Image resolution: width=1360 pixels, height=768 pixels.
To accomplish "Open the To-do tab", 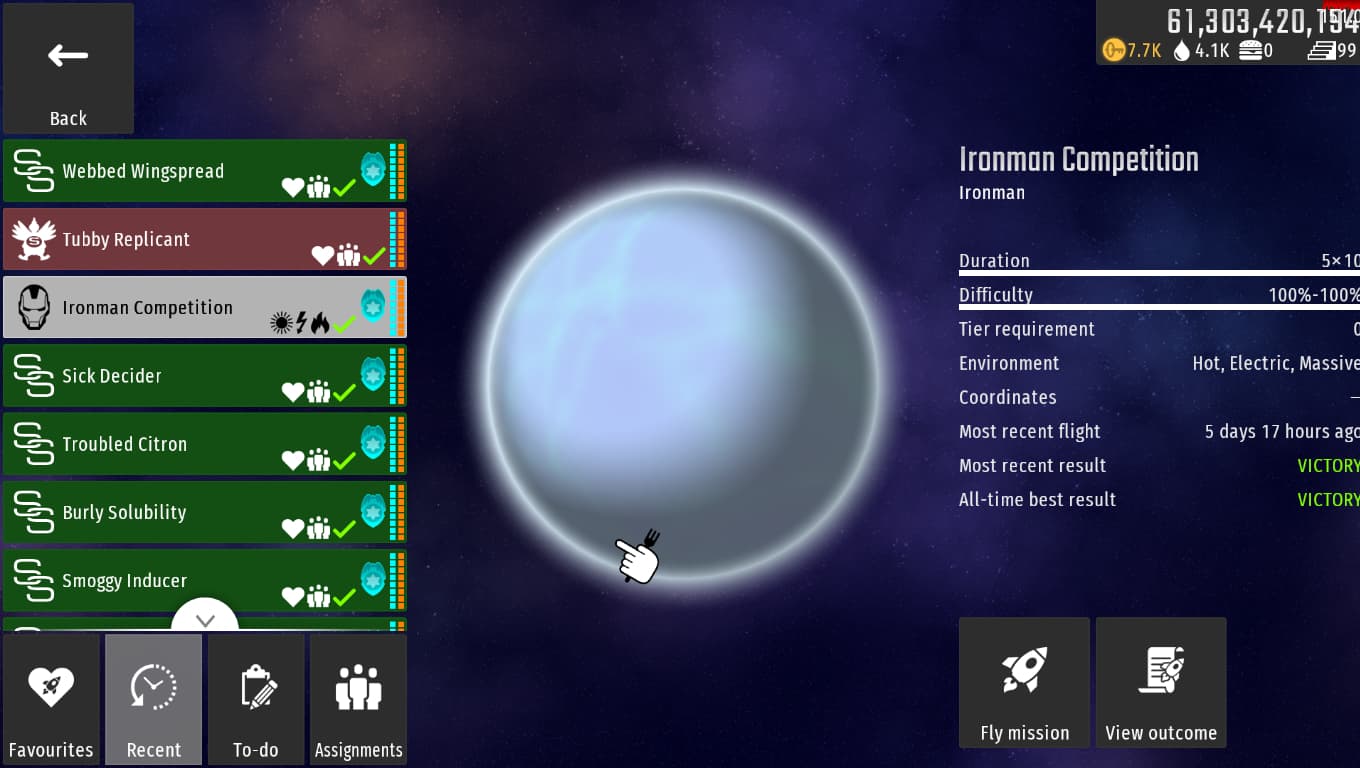I will coord(256,699).
